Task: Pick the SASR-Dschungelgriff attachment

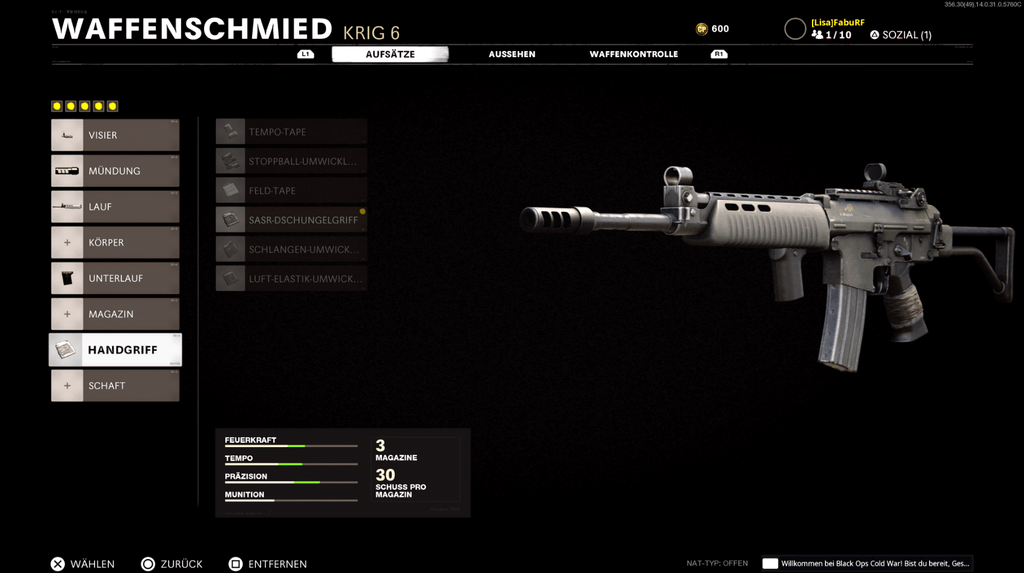Action: click(x=291, y=220)
